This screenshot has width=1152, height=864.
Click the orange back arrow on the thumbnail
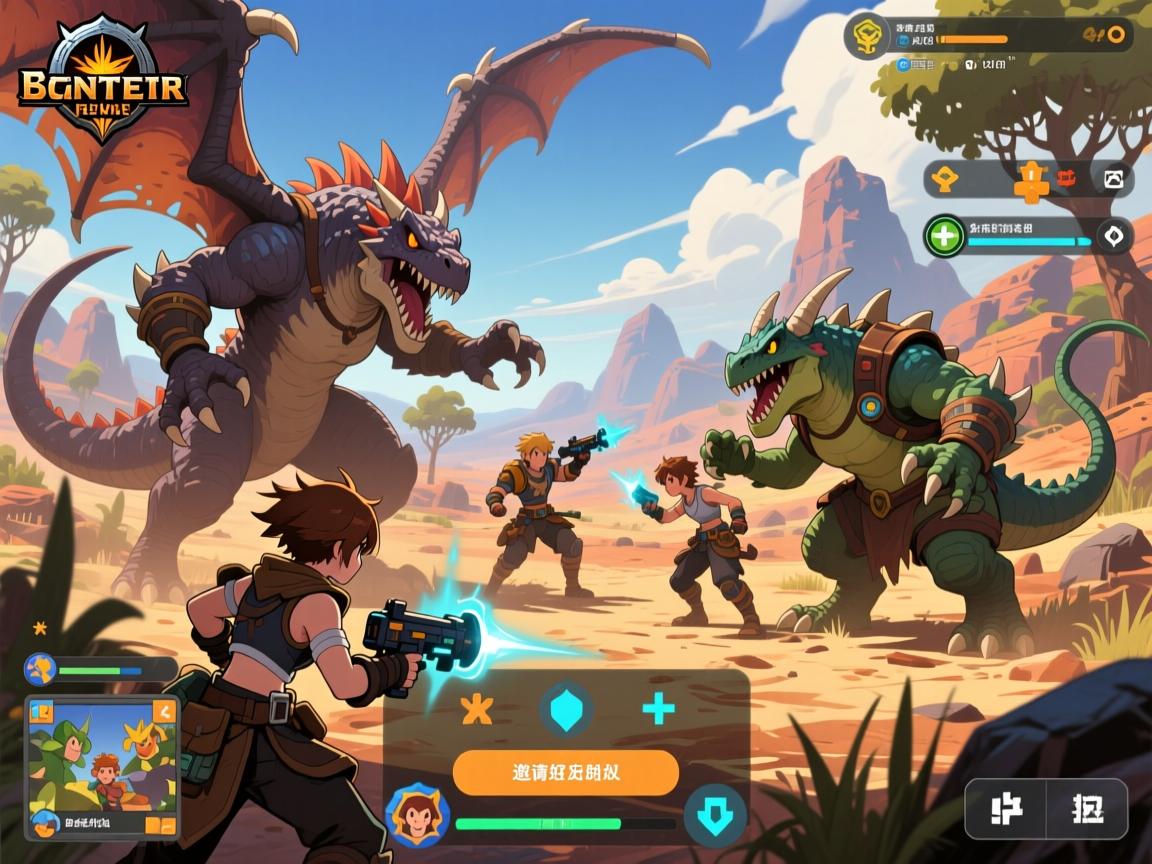tap(163, 712)
